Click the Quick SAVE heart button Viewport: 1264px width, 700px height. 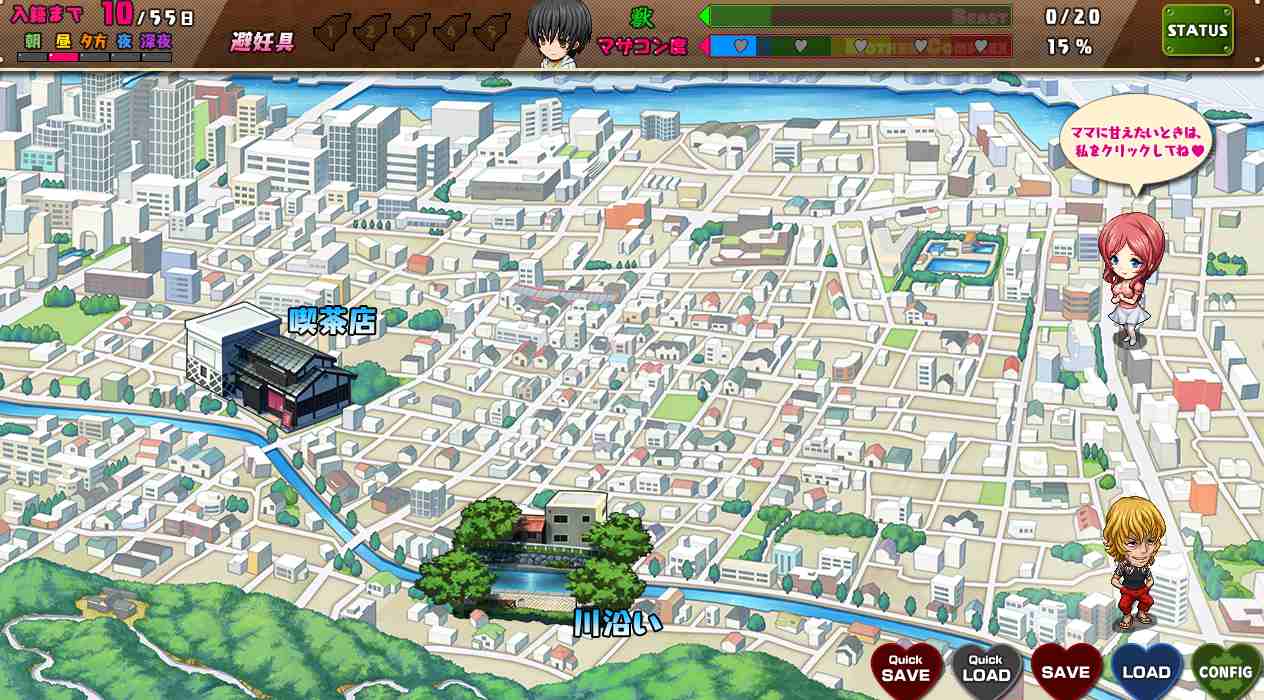[906, 669]
